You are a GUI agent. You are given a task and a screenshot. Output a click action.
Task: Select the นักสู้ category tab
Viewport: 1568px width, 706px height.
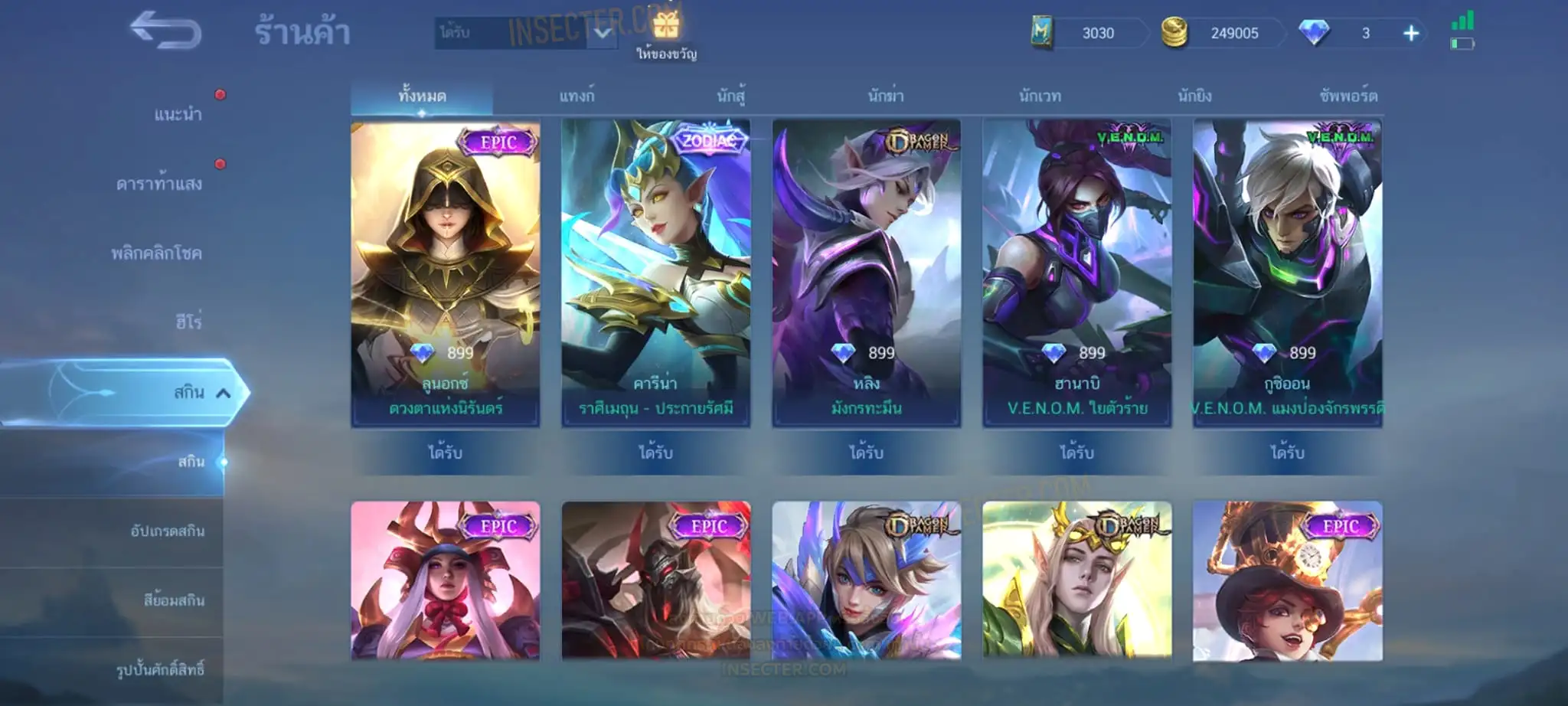731,96
